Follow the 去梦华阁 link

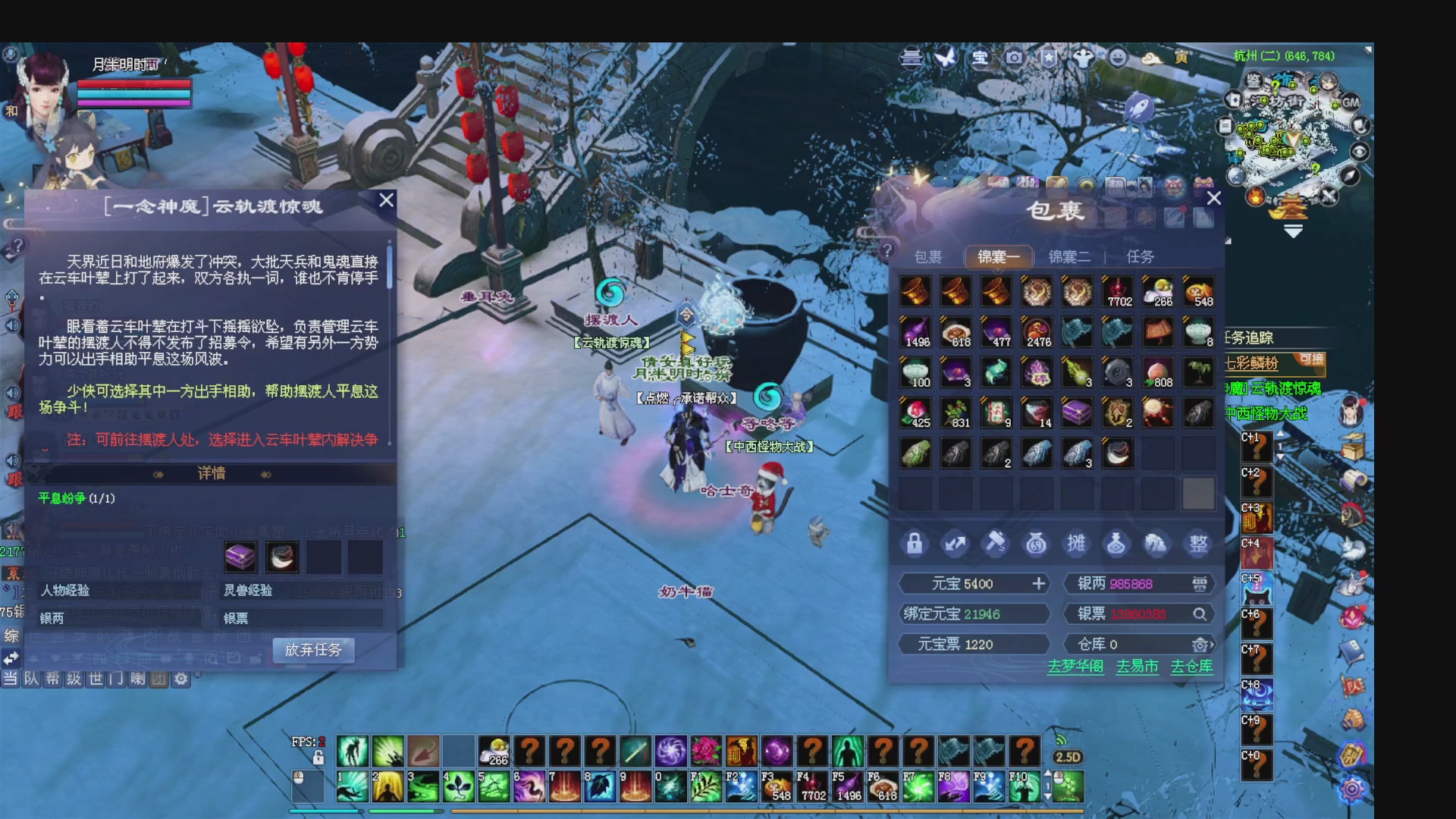(1075, 667)
